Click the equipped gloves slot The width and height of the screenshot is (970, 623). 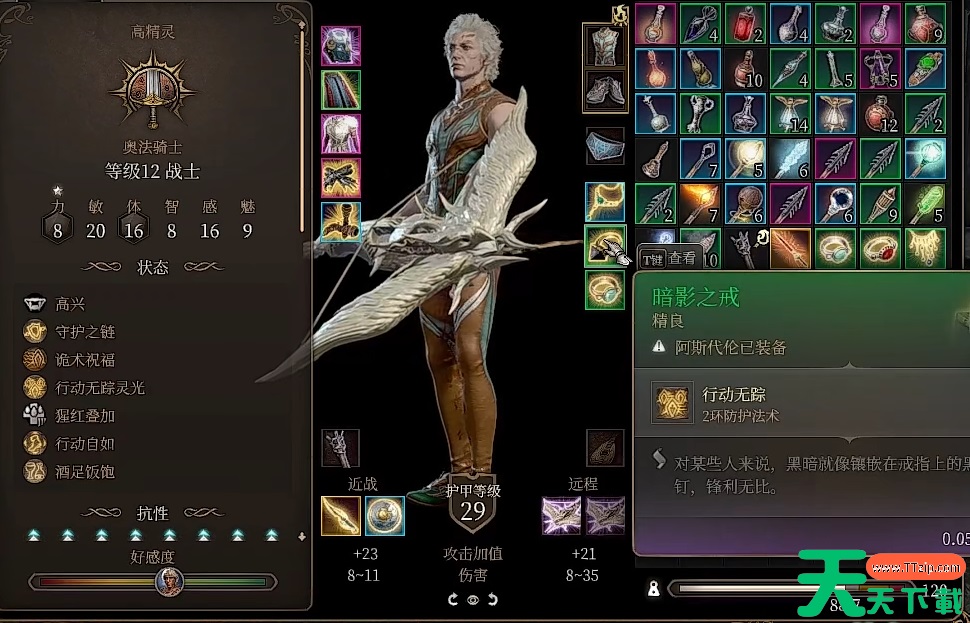pos(340,178)
